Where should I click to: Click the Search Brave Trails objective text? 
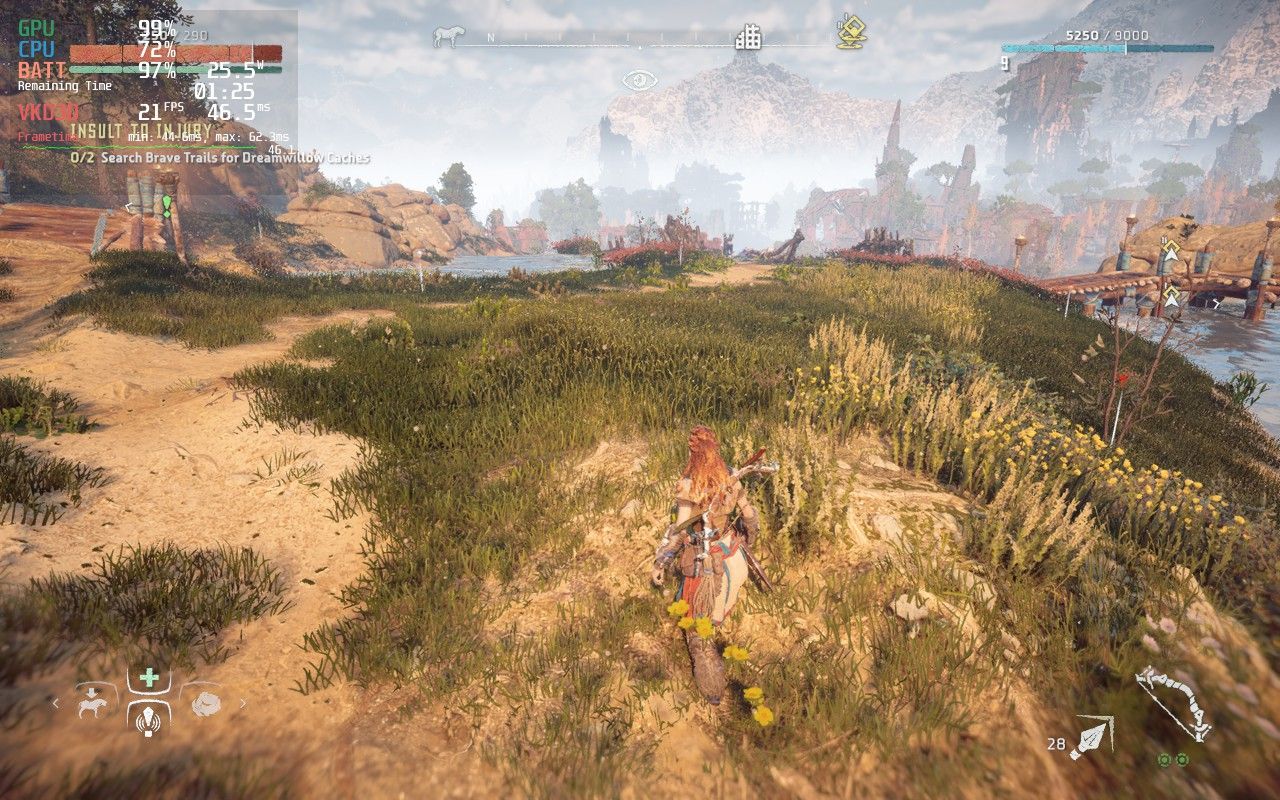coord(220,158)
